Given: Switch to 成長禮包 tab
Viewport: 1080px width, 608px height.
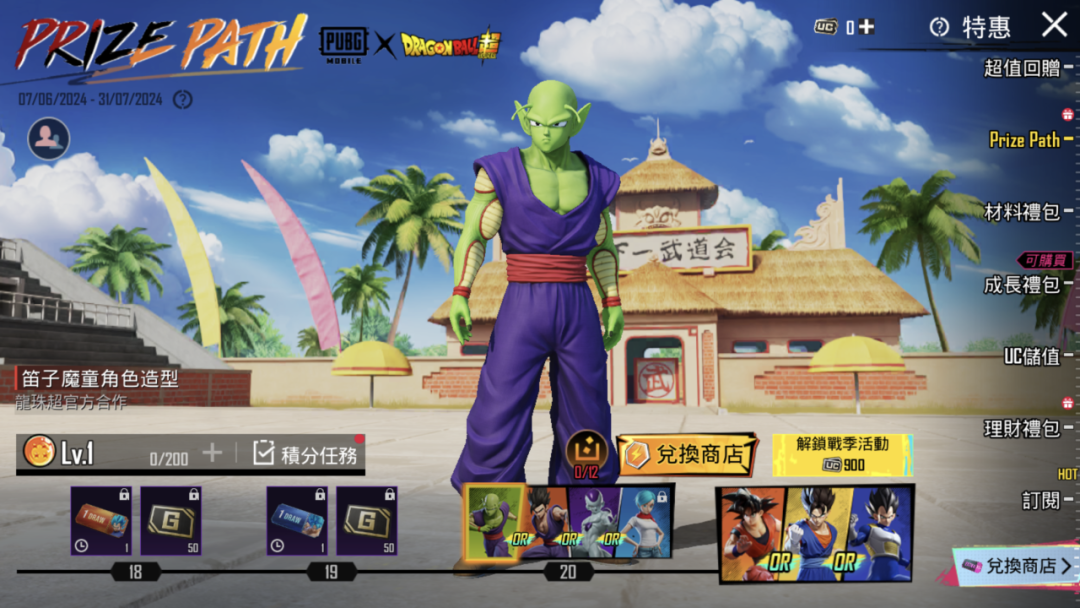Looking at the screenshot, I should pyautogui.click(x=1022, y=284).
